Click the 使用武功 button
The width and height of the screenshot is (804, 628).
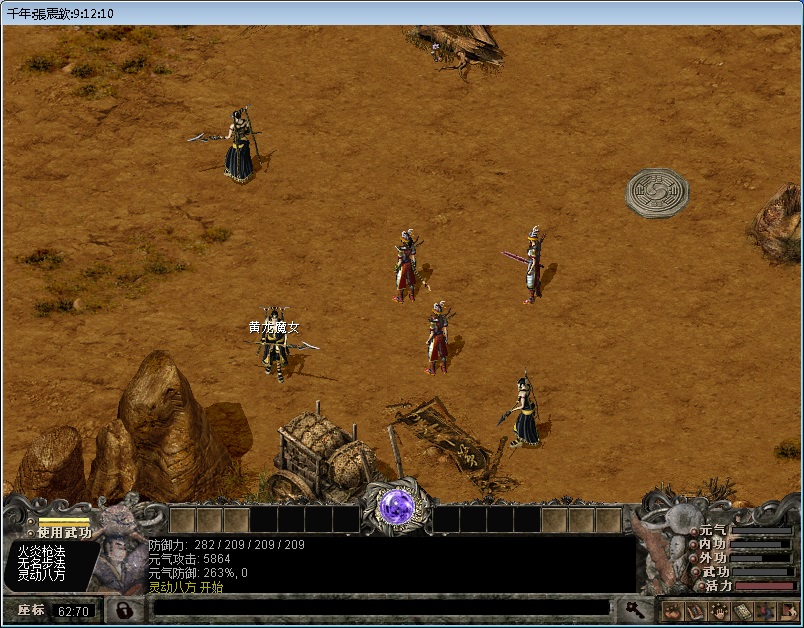pos(63,532)
